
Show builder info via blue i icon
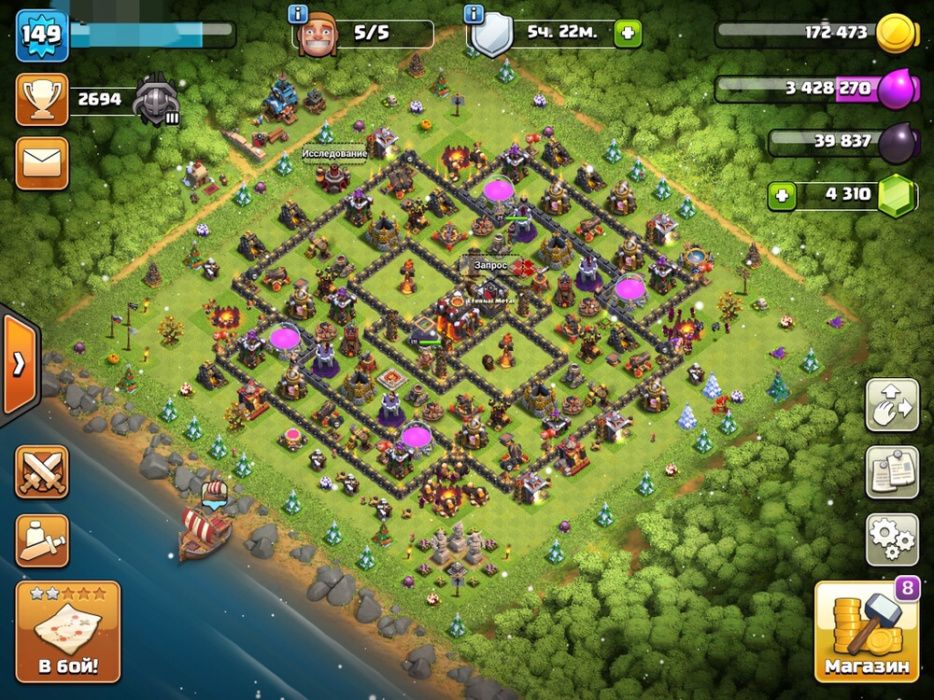tap(297, 14)
